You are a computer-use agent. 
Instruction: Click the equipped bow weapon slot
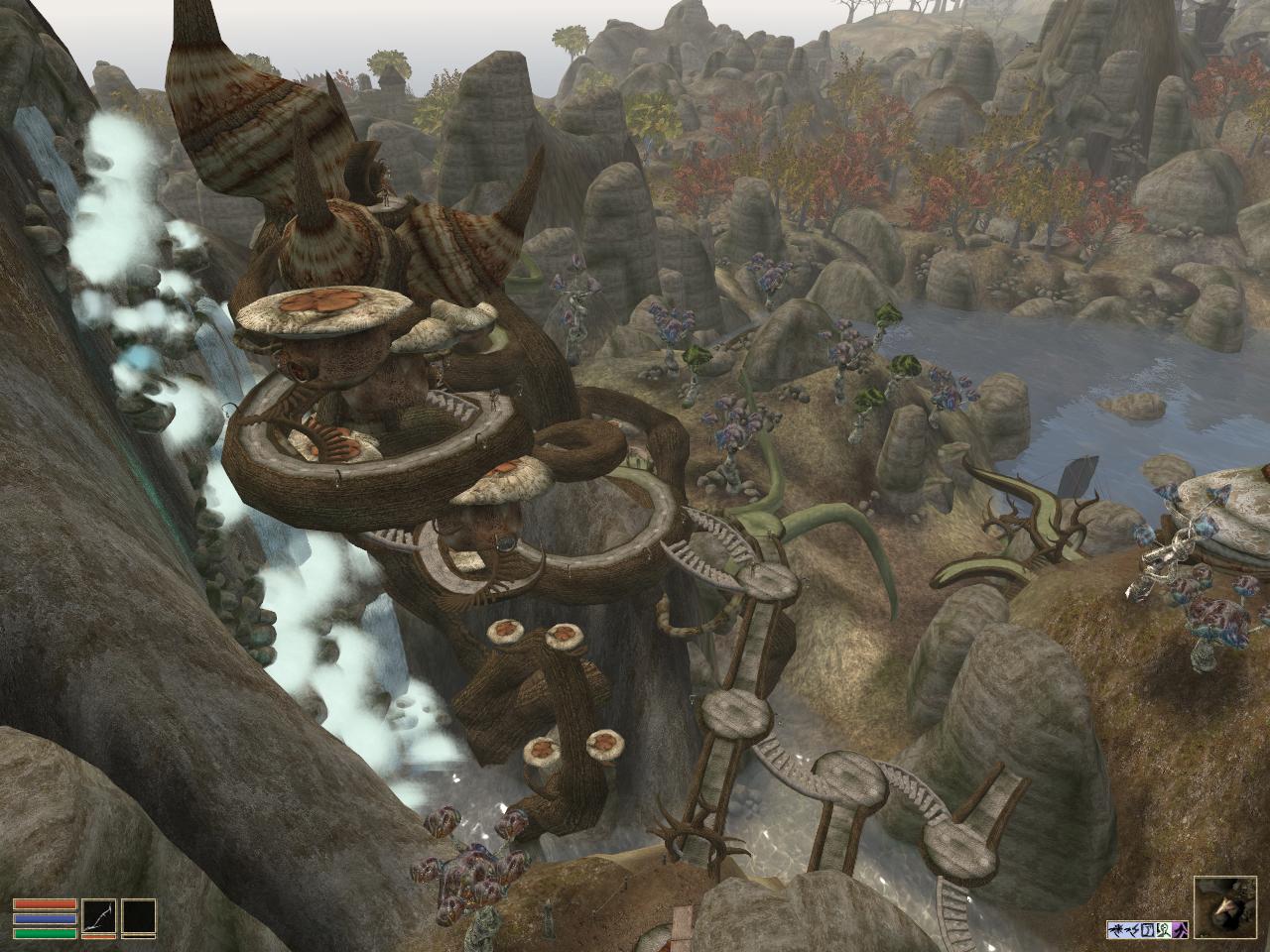point(98,917)
